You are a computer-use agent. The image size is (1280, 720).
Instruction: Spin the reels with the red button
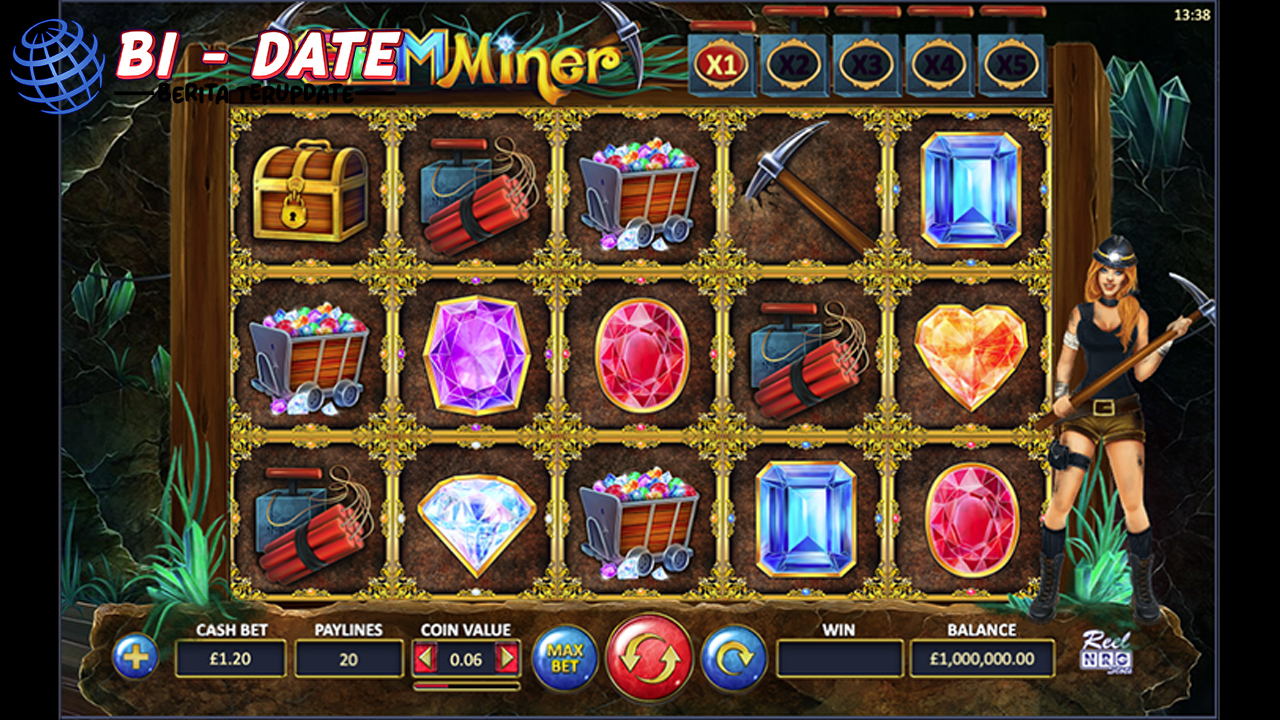649,658
